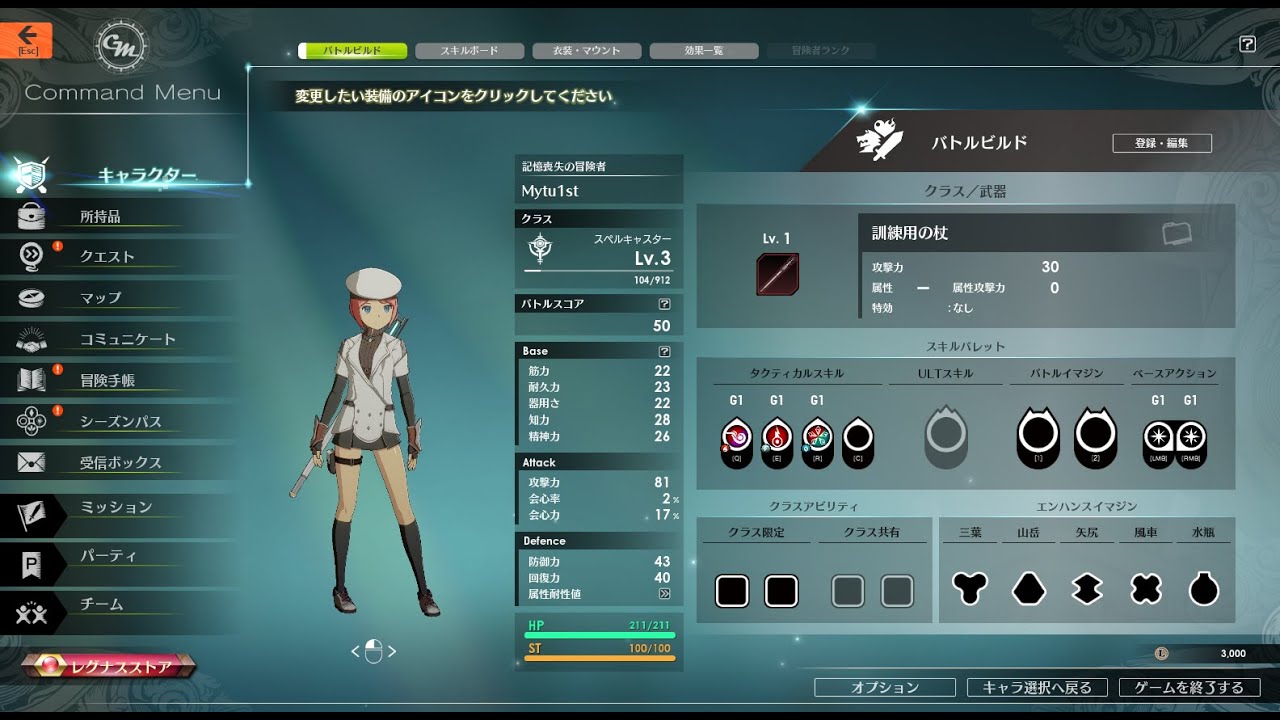Switch to the スキルボード tab
This screenshot has width=1280, height=720.
[x=469, y=51]
